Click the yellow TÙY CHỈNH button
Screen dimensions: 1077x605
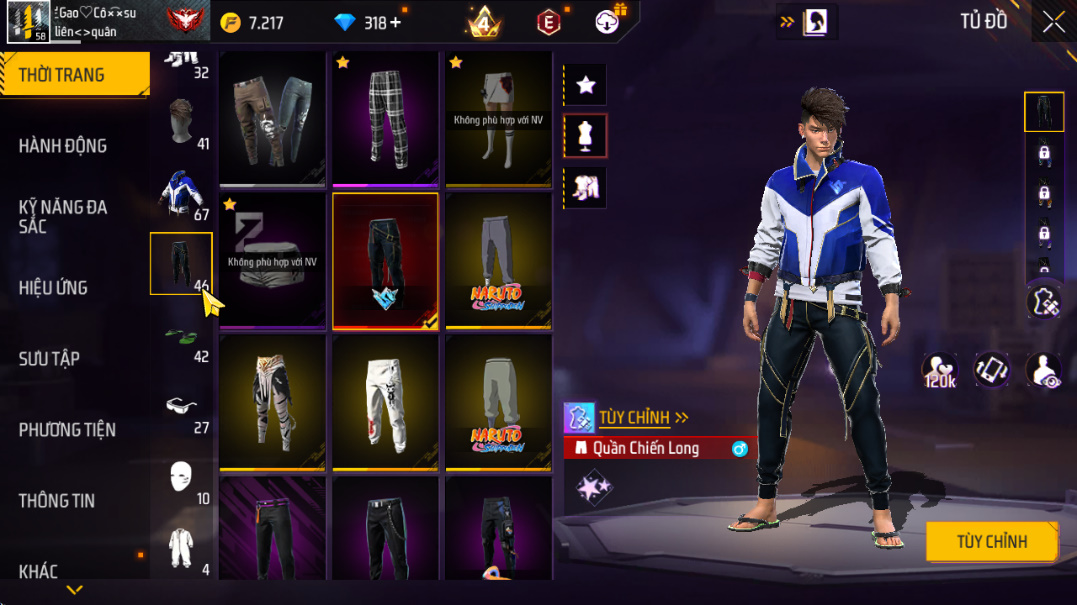tap(991, 542)
